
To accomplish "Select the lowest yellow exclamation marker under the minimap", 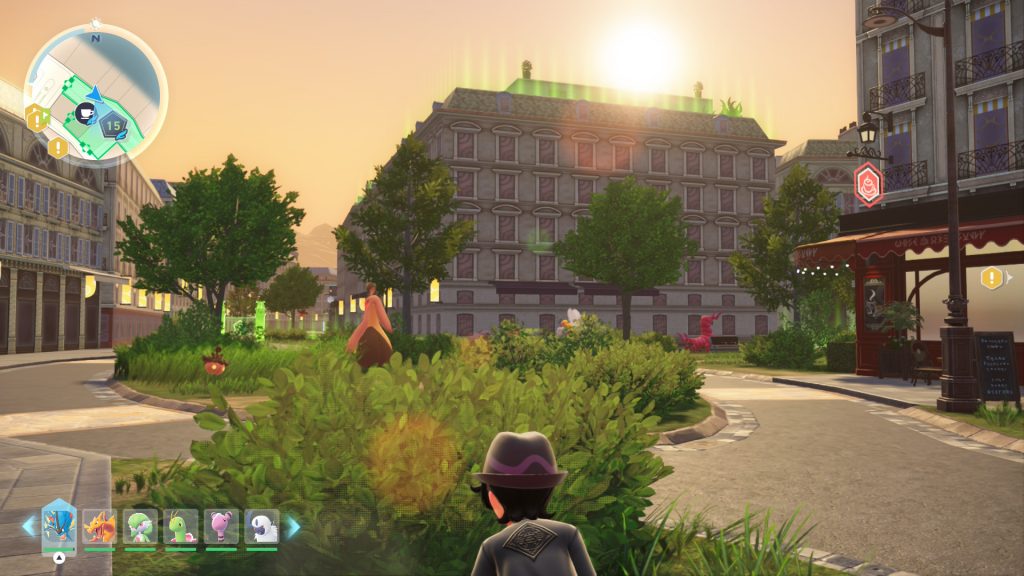I will (x=58, y=148).
